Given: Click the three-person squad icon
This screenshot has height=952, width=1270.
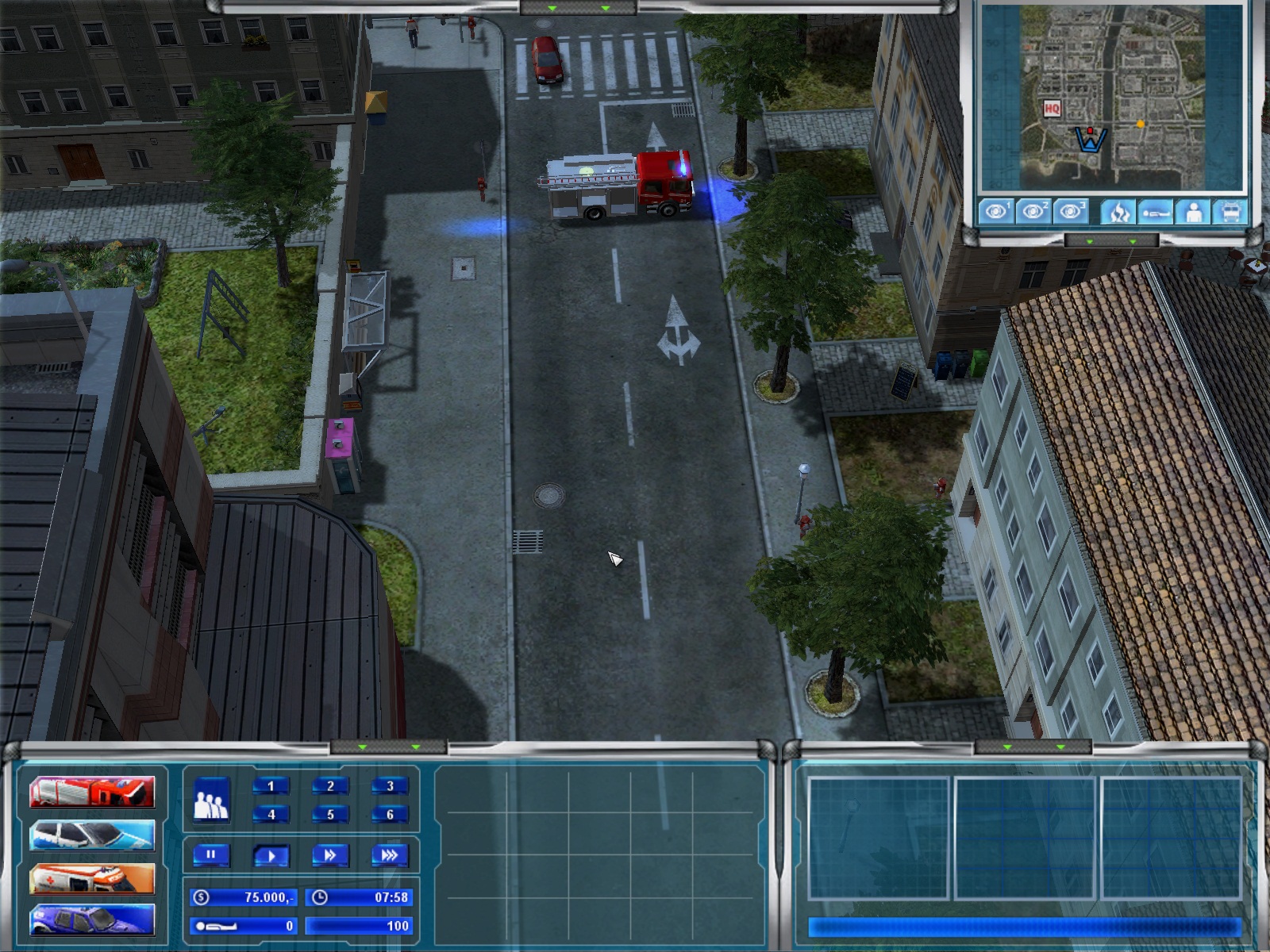Looking at the screenshot, I should point(211,800).
